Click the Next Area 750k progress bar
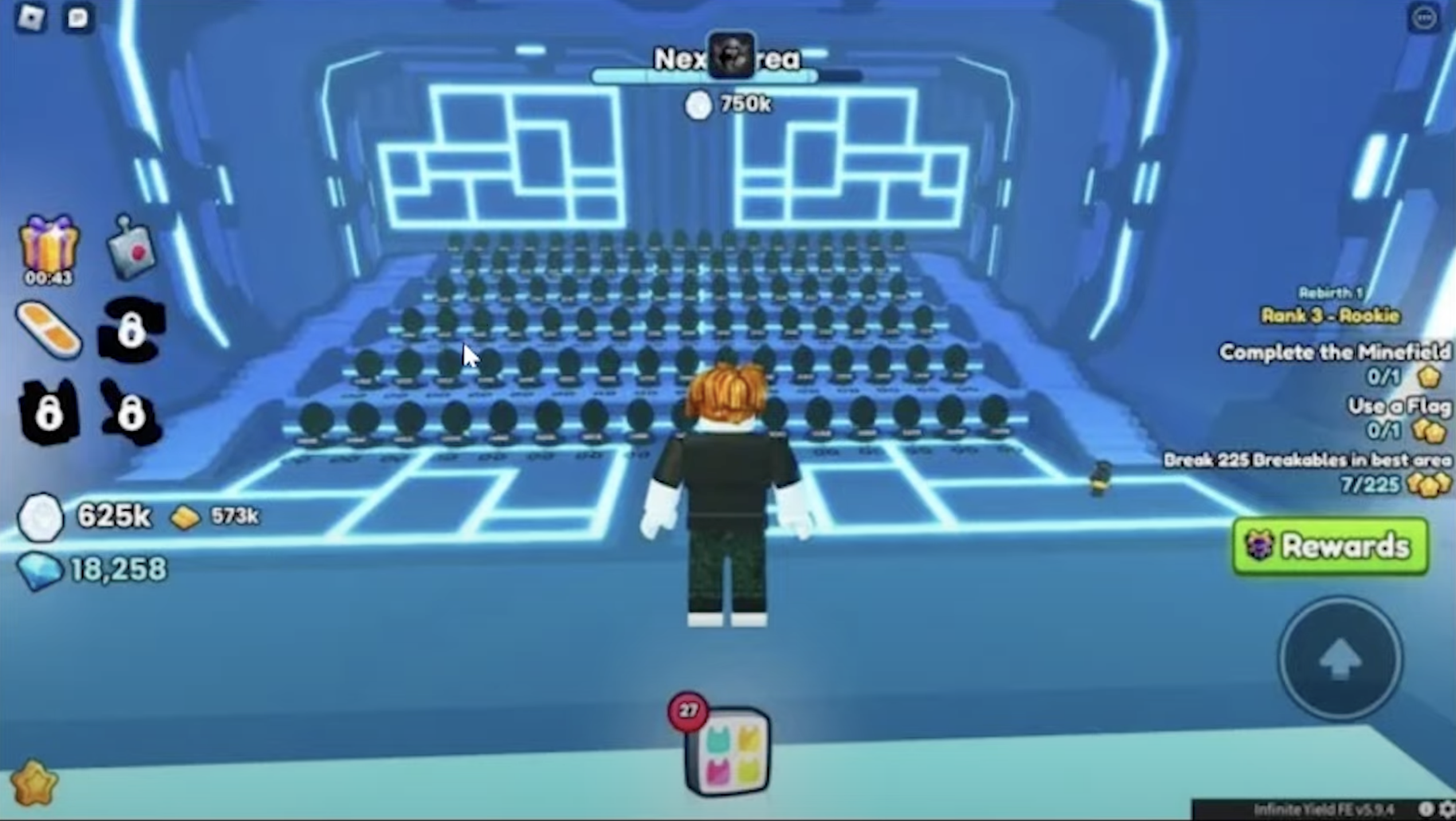Image resolution: width=1456 pixels, height=821 pixels. coord(728,75)
